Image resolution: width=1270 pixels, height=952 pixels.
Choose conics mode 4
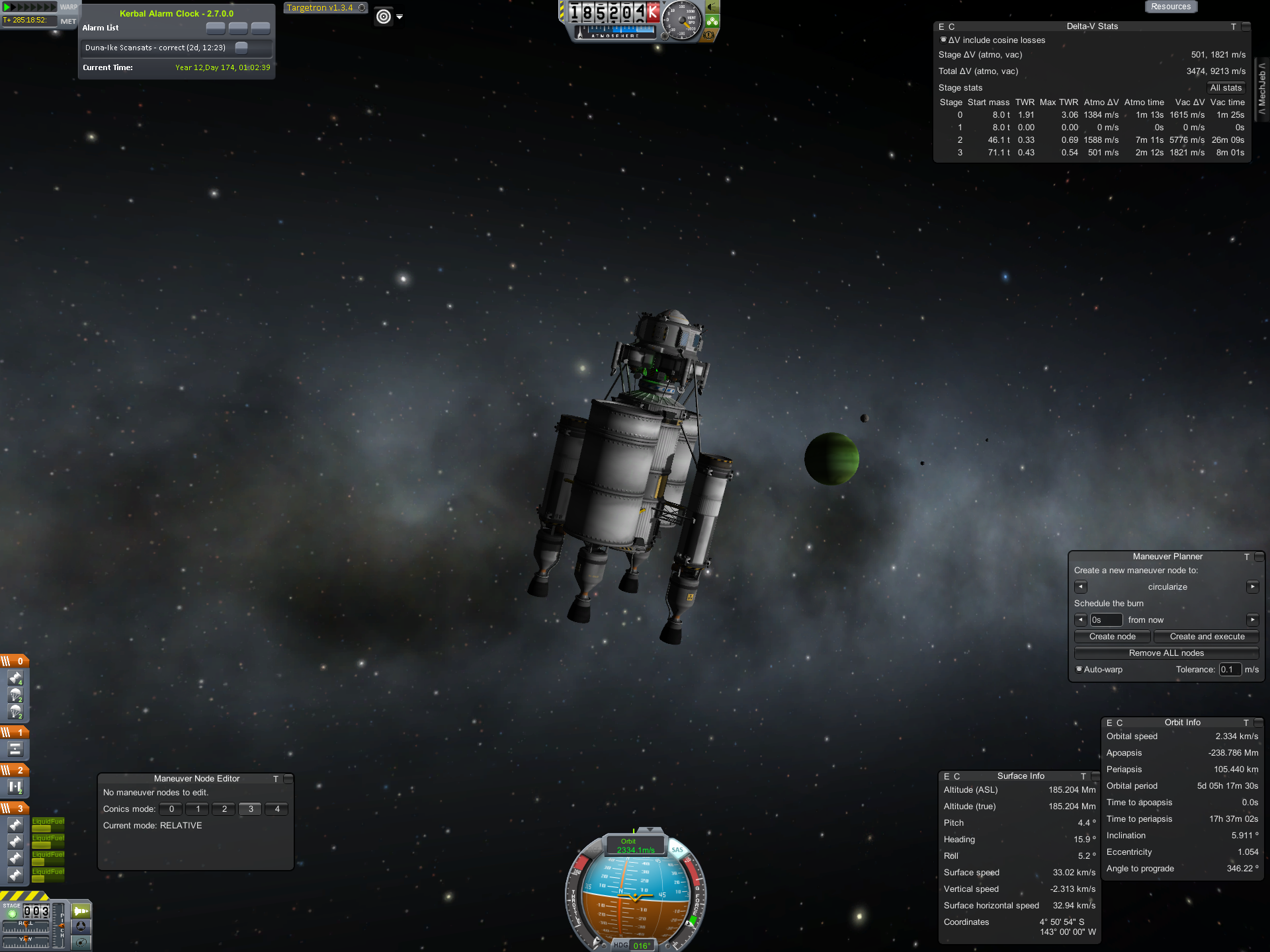coord(276,809)
